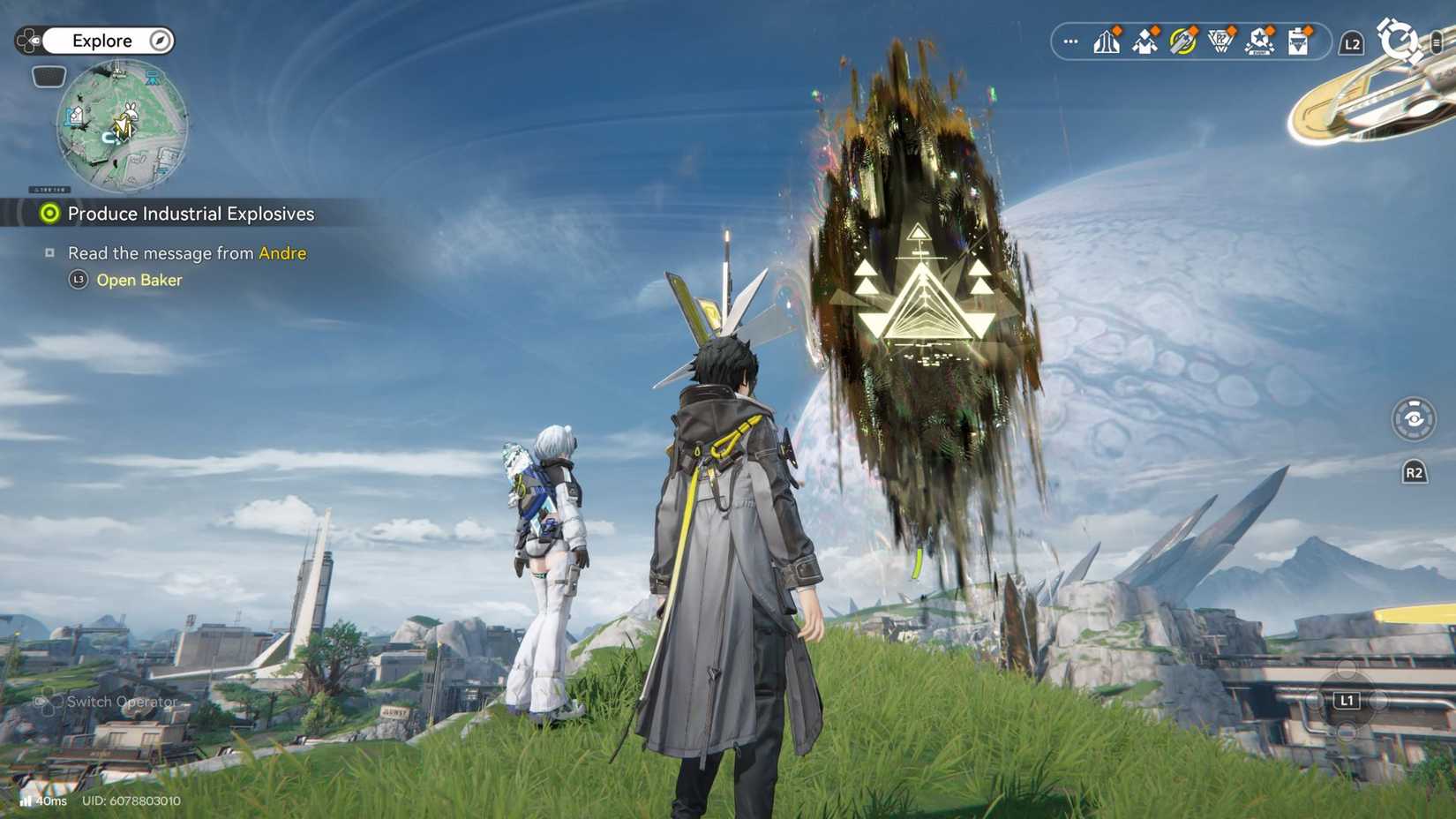1456x819 pixels.
Task: Click the 'Open Baker' link
Action: click(x=142, y=280)
